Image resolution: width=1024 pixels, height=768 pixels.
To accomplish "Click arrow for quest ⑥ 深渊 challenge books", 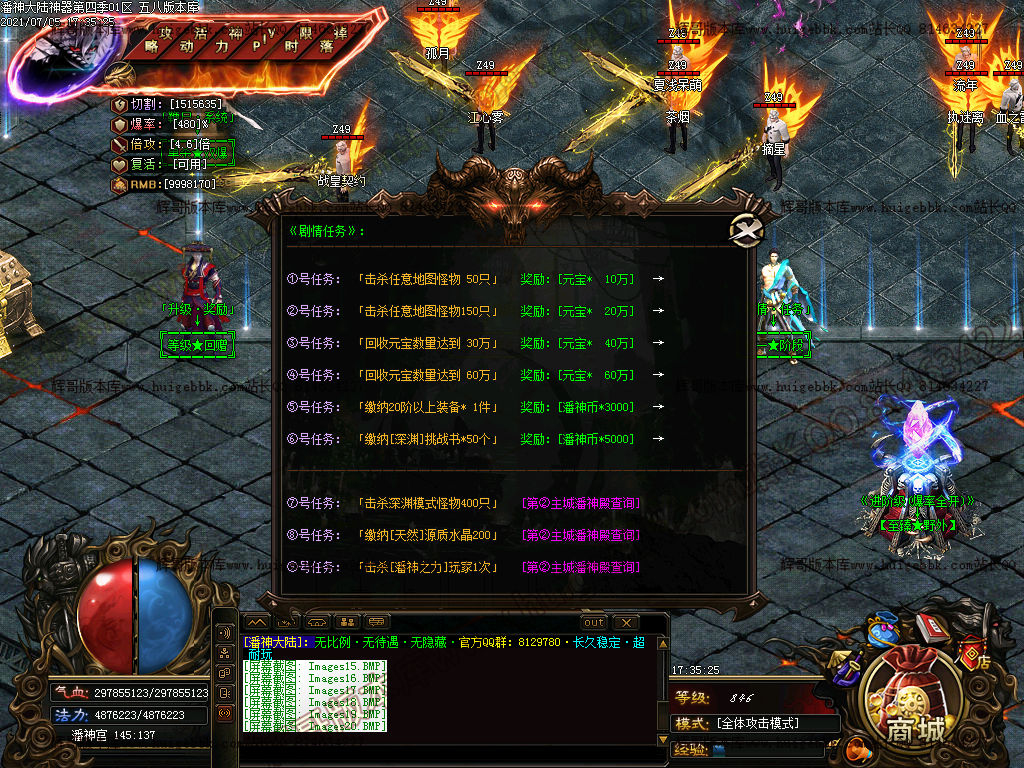I will click(658, 439).
